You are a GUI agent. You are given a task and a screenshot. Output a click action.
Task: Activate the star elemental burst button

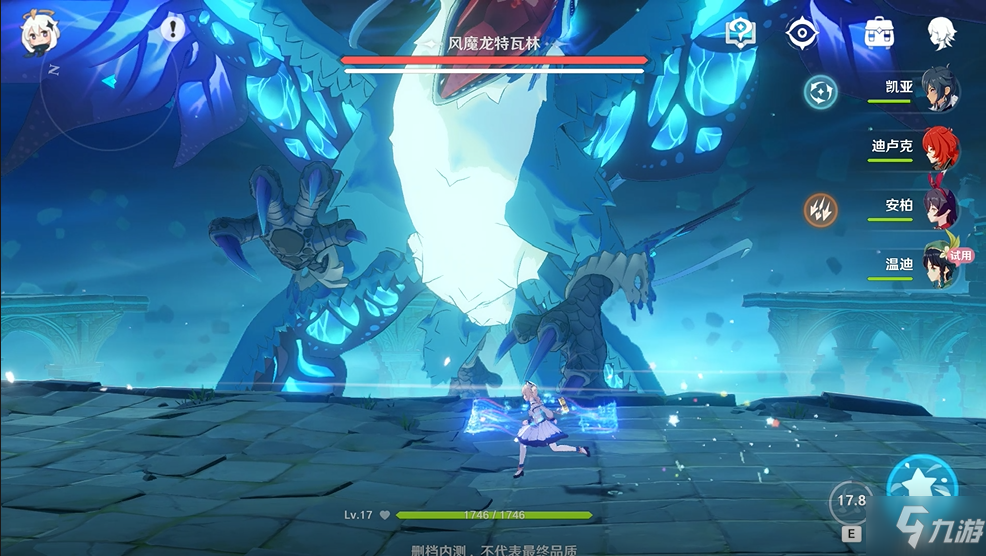tap(922, 488)
